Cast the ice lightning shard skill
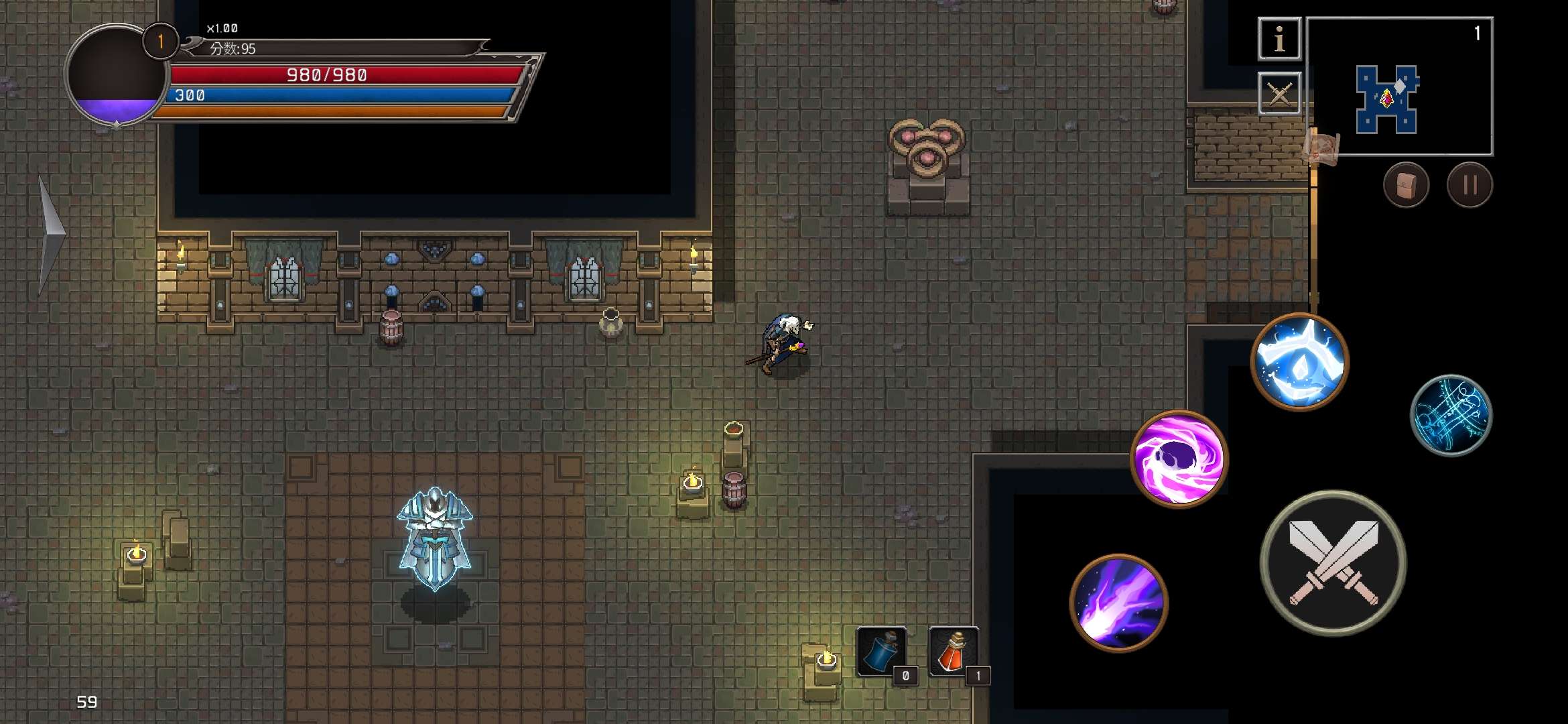 (1300, 362)
